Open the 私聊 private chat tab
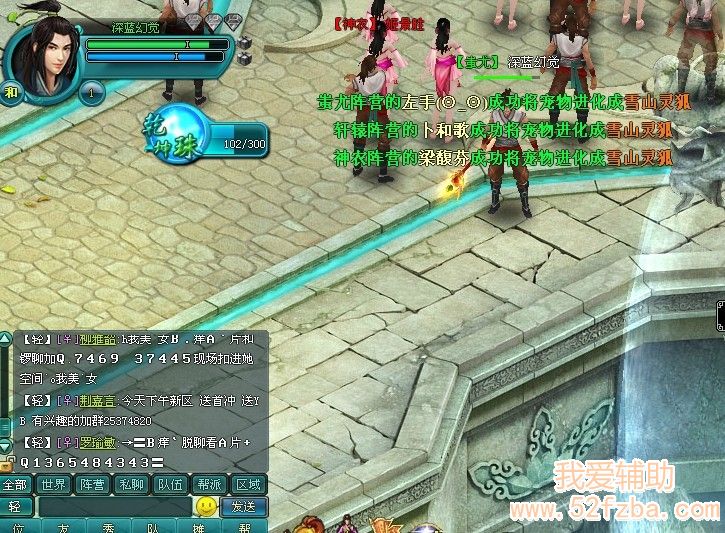725x533 pixels. pos(130,484)
